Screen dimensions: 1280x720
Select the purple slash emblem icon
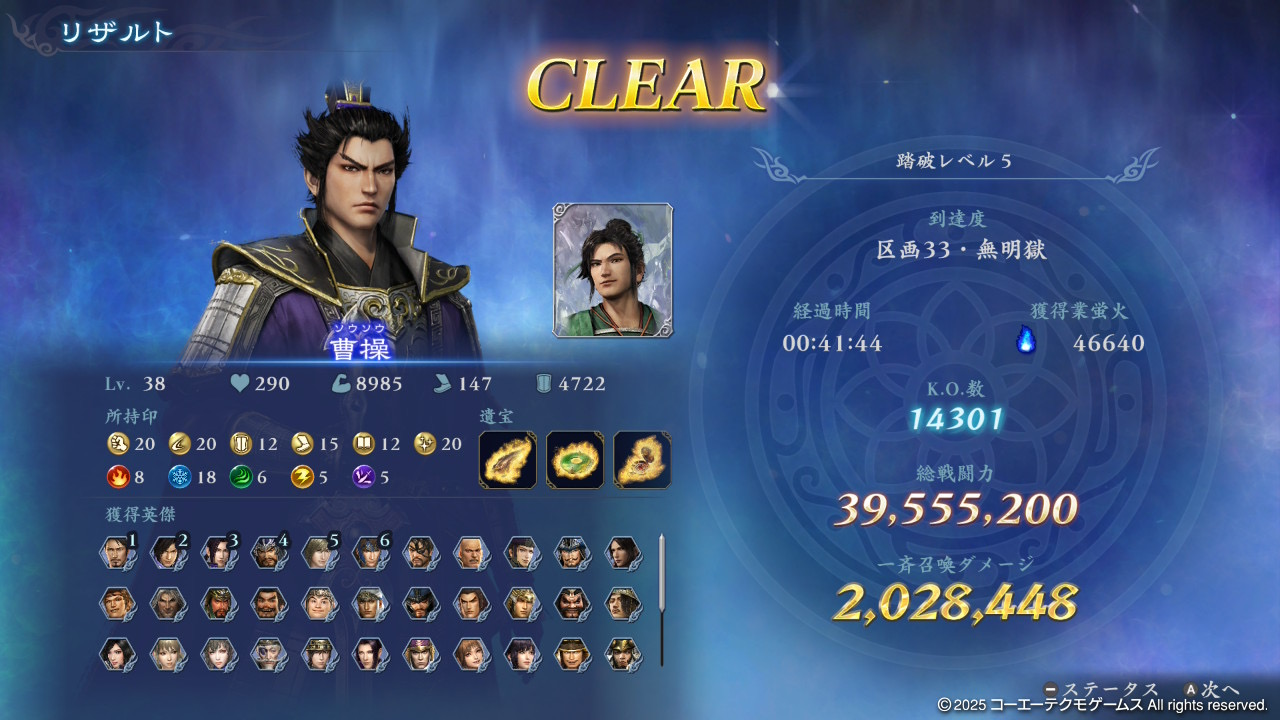click(x=364, y=477)
